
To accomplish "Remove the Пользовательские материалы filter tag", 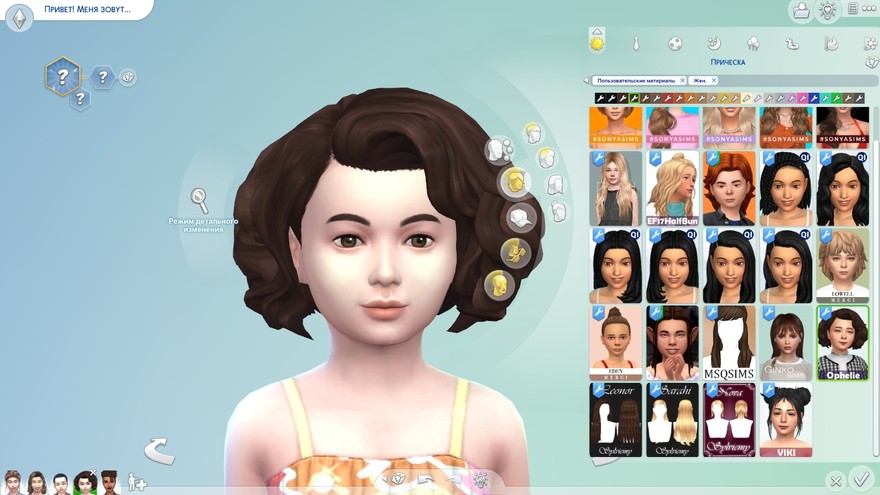I will [682, 80].
